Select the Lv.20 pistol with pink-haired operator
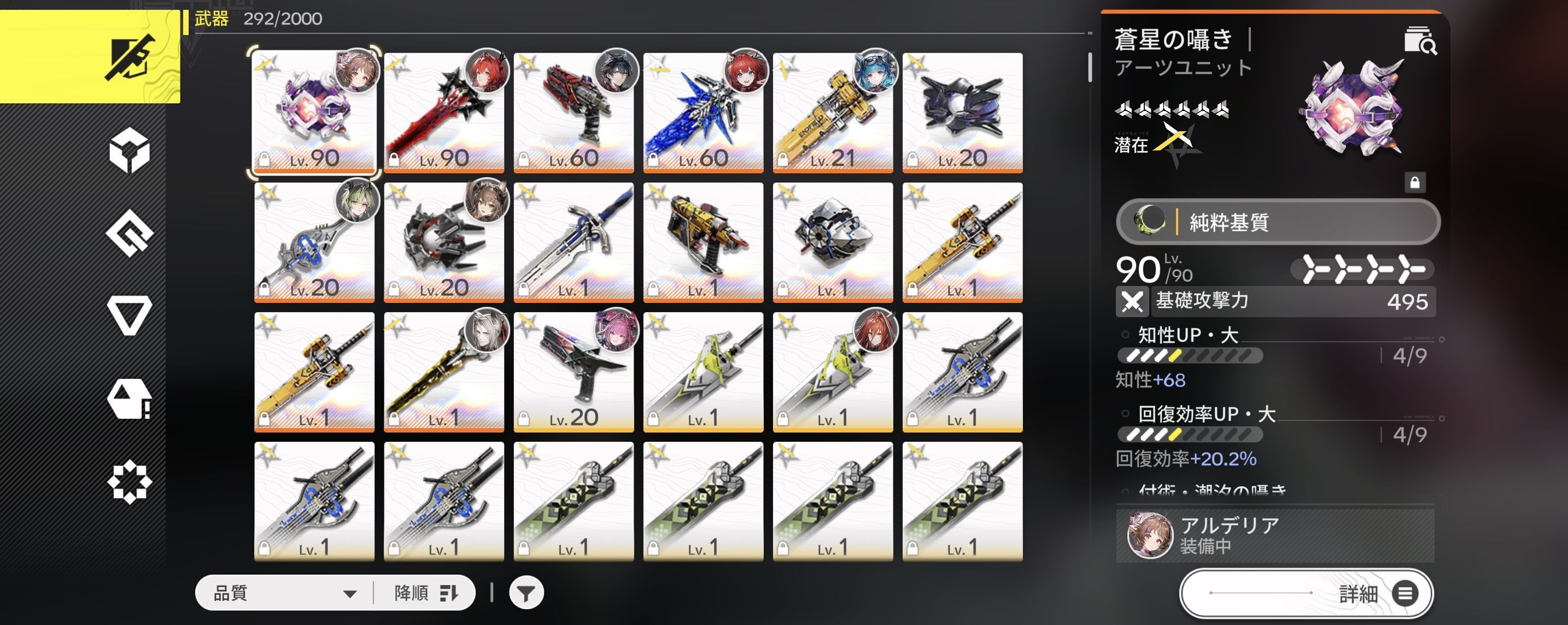 [x=574, y=372]
